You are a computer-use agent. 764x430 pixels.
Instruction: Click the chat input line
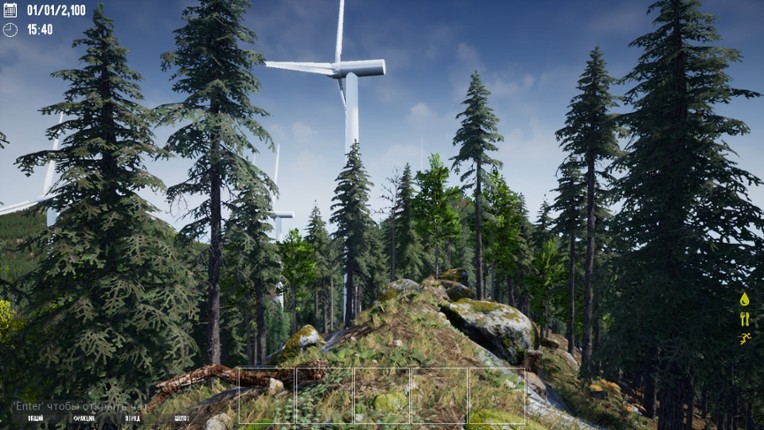coord(80,406)
